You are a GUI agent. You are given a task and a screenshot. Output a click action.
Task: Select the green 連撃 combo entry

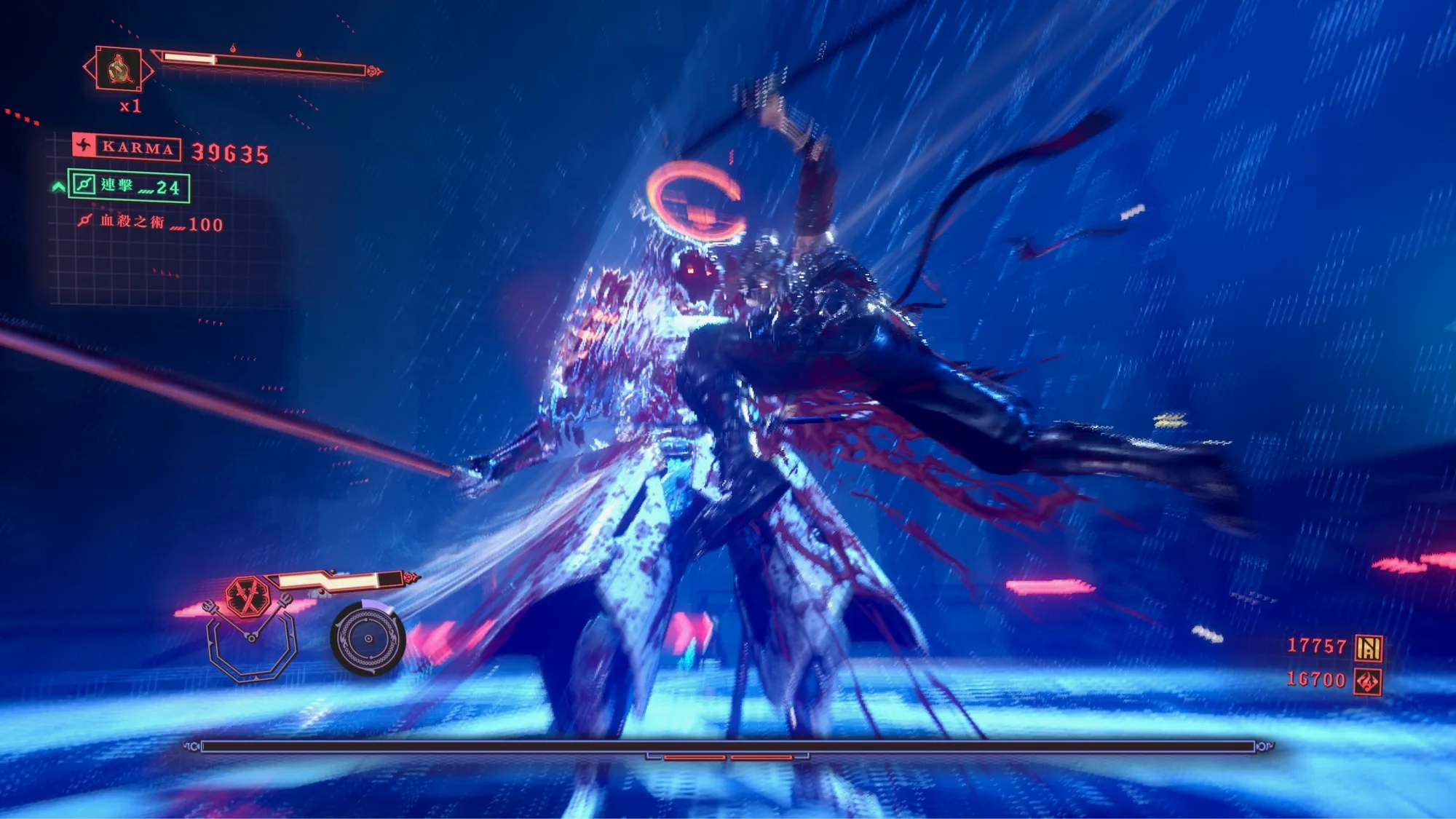[x=130, y=186]
